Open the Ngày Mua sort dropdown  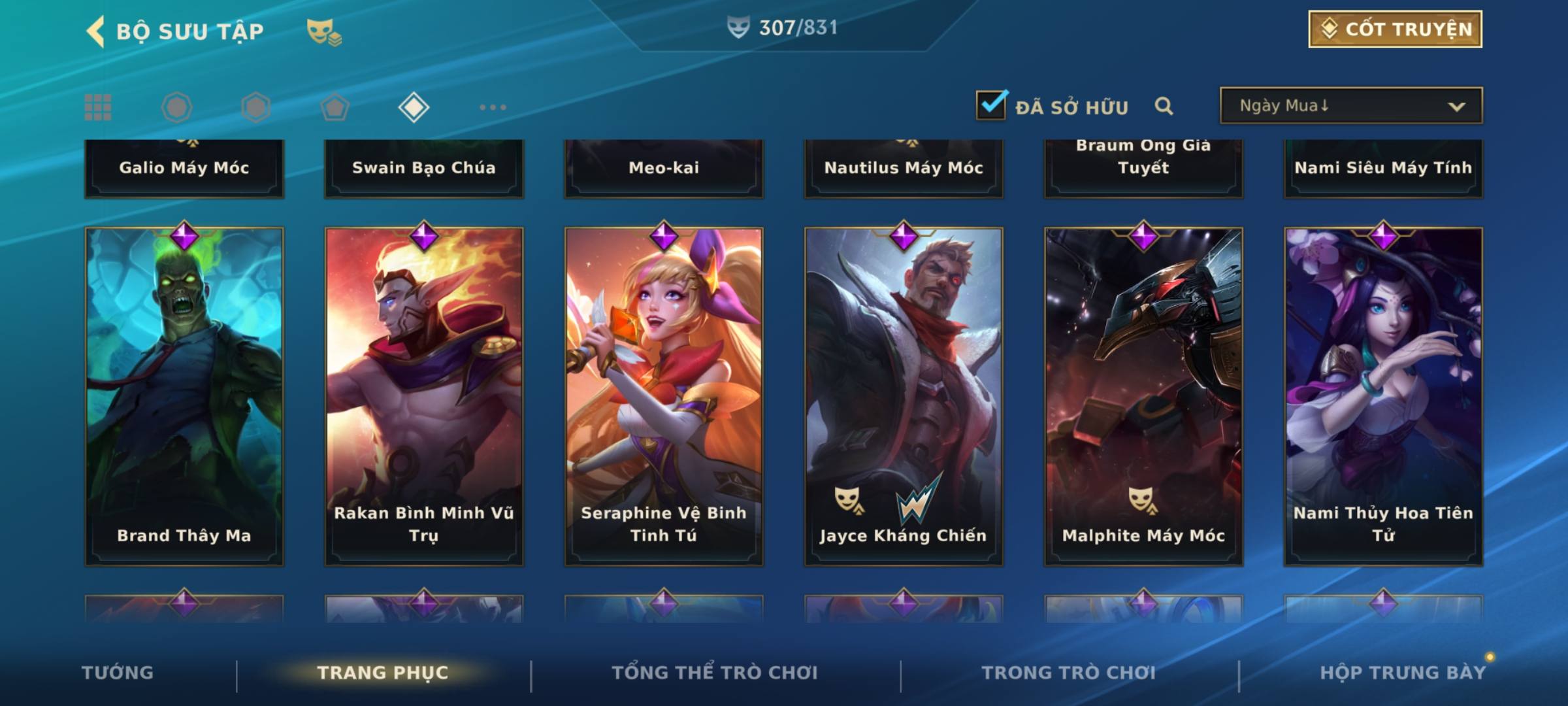click(1350, 106)
